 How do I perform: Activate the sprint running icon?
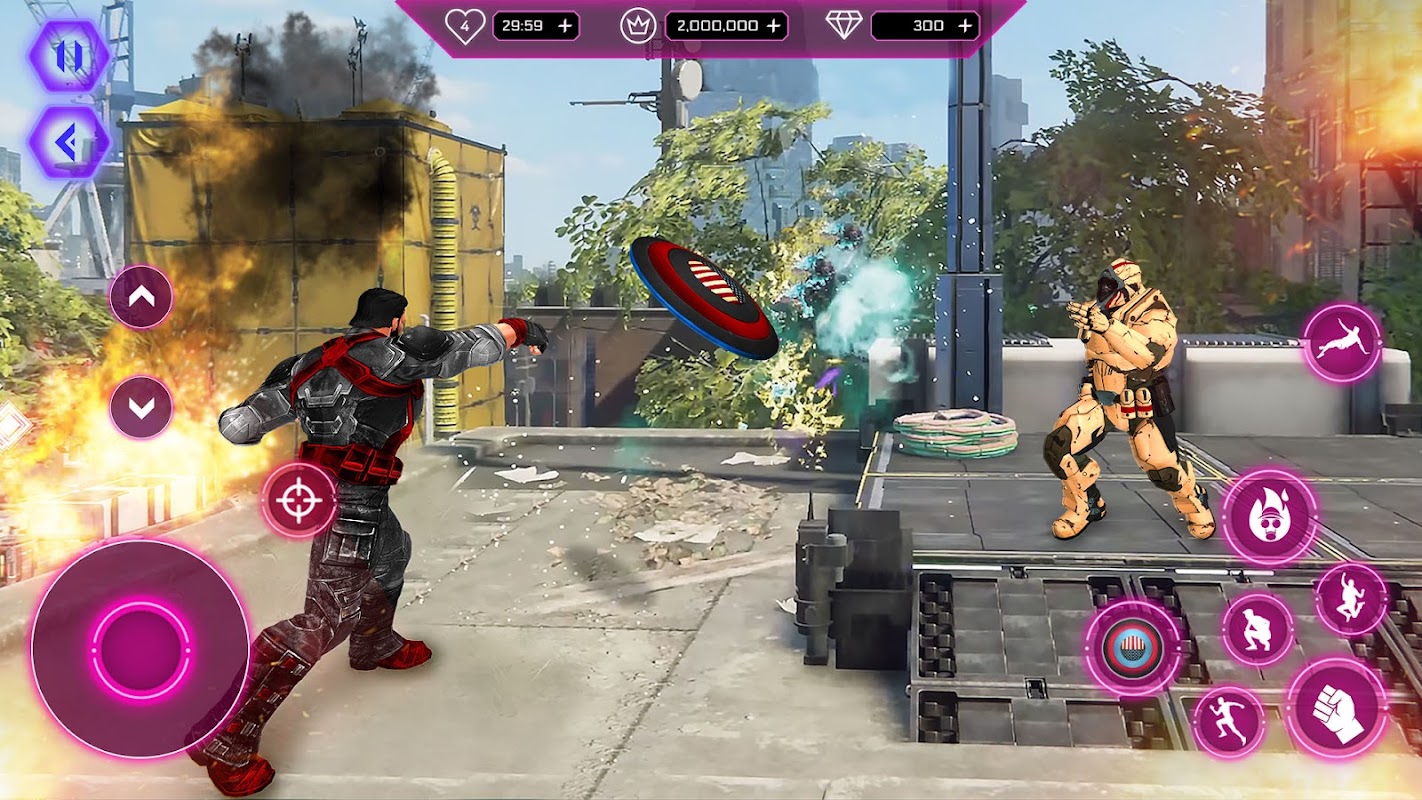point(1229,721)
